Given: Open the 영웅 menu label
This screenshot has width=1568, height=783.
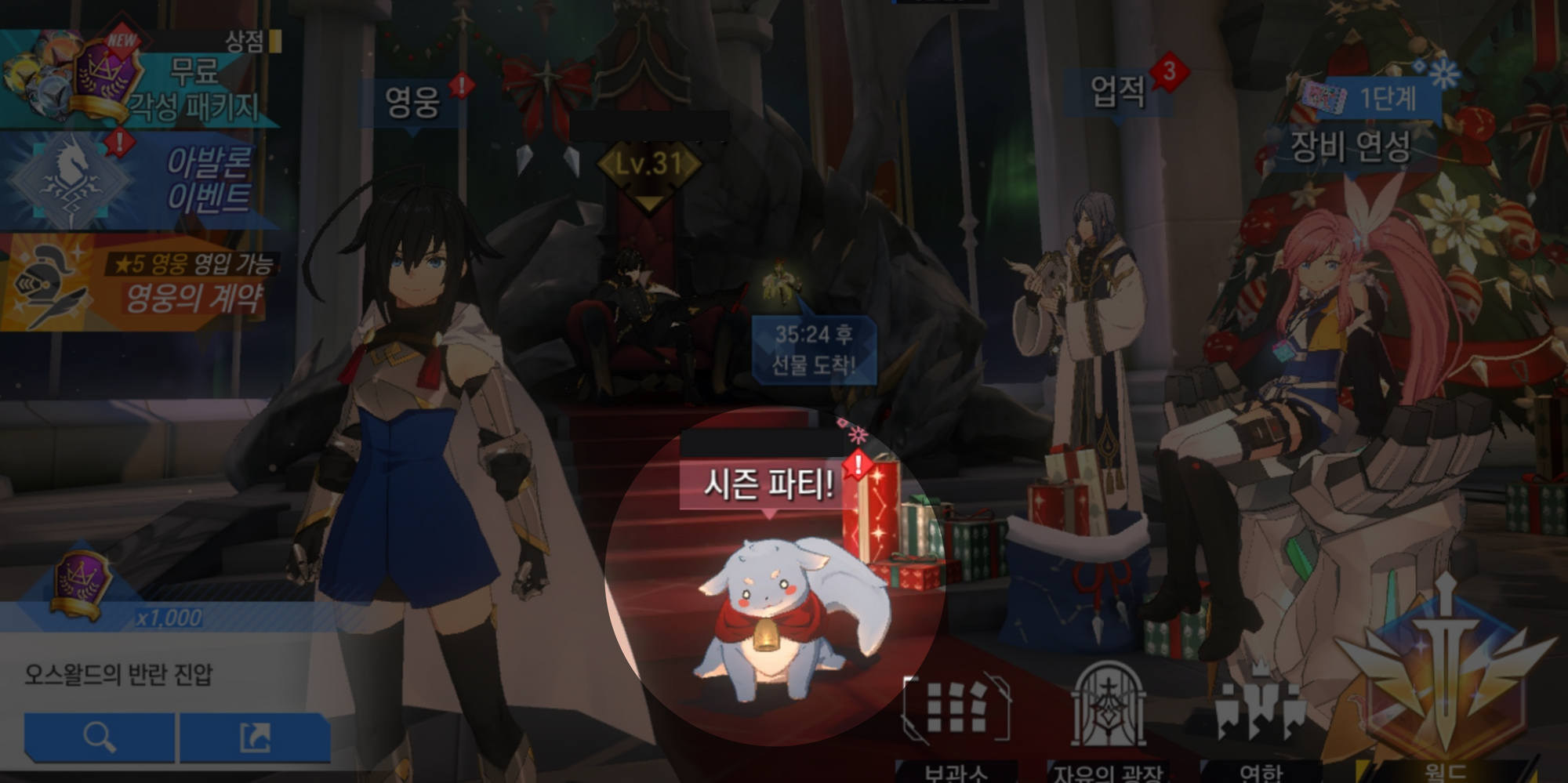Looking at the screenshot, I should (413, 102).
